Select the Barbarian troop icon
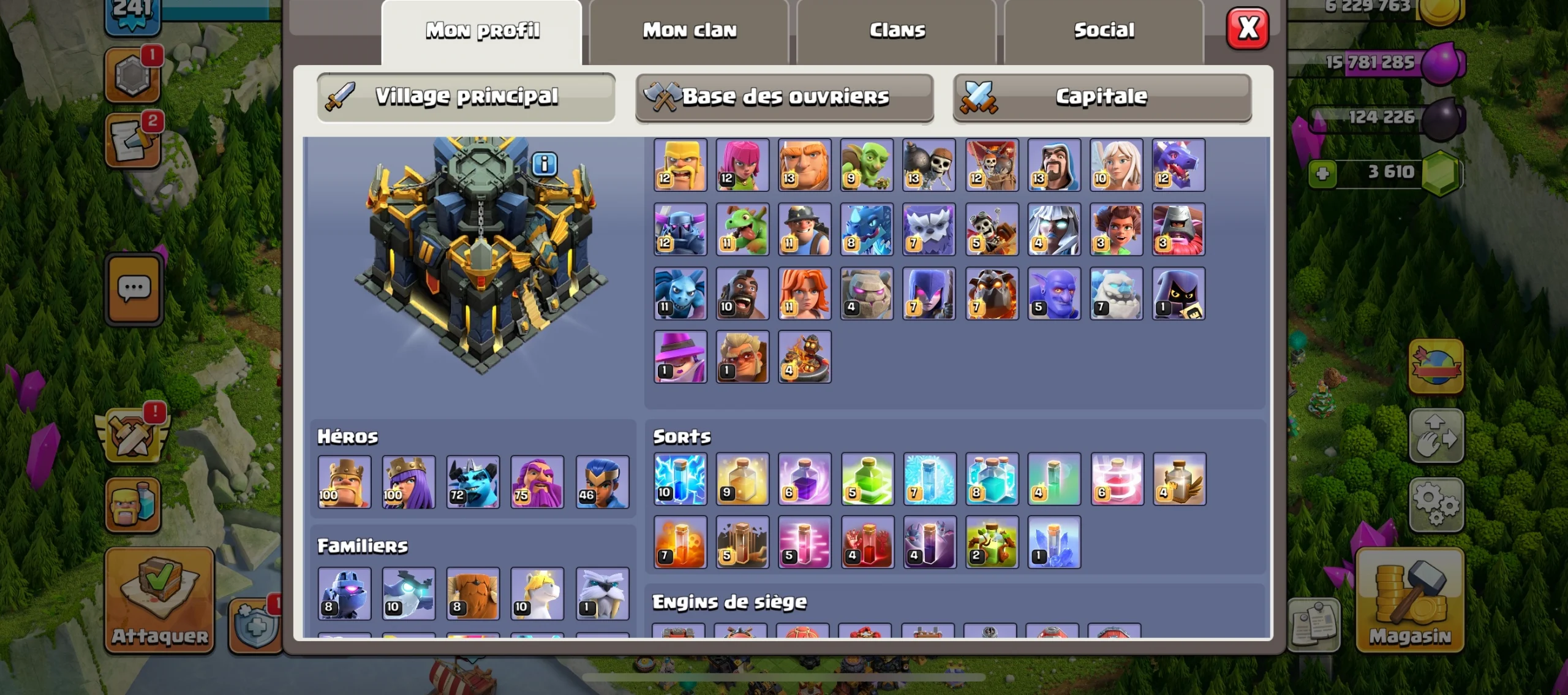Screen dimensions: 1568x695 681,164
